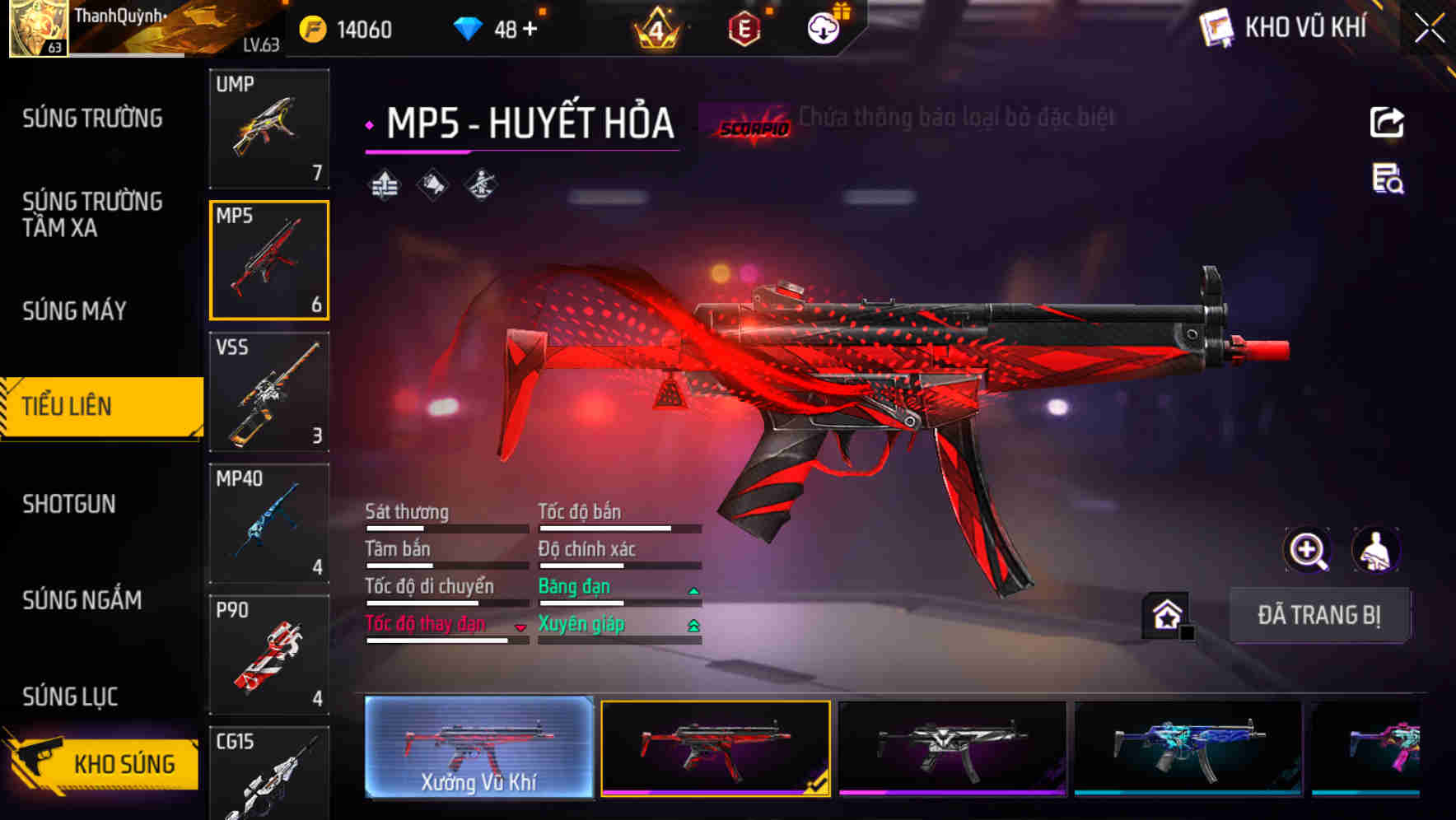Screen dimensions: 1456x820
Task: Expand the Xuyên giáp double-arrow indicator
Action: [x=694, y=626]
